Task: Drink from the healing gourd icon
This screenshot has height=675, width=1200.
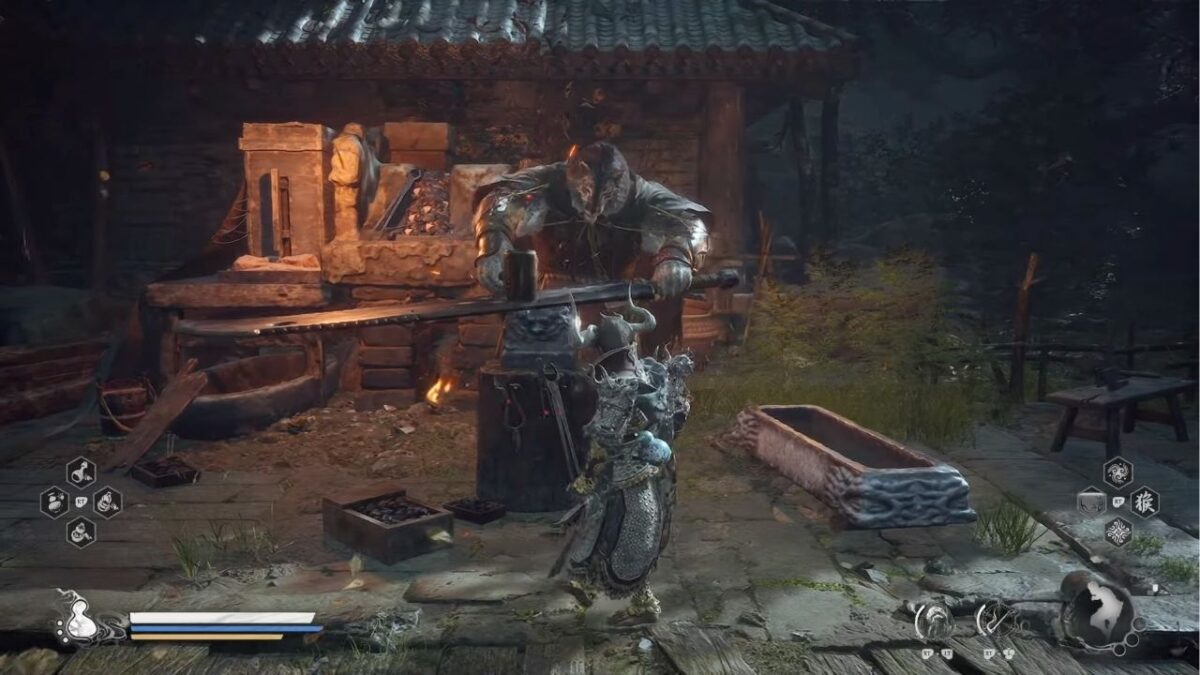Action: pyautogui.click(x=78, y=623)
